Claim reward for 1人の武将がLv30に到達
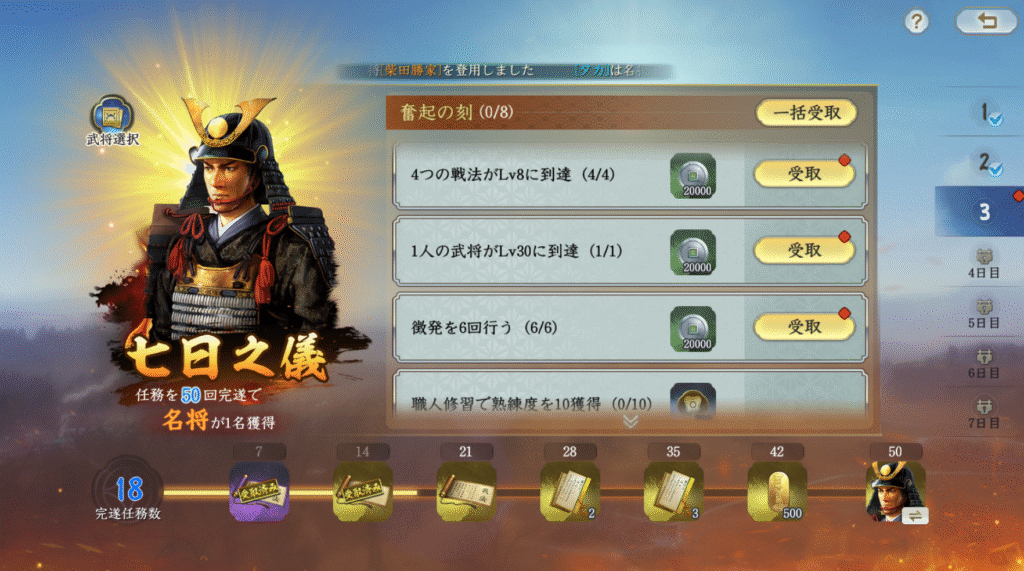This screenshot has width=1024, height=571. (x=804, y=249)
